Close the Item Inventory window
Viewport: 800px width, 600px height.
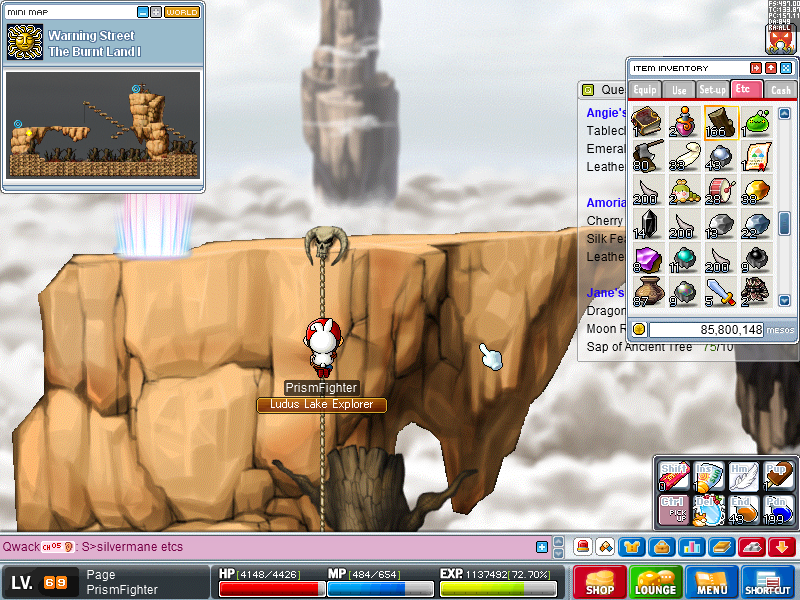coord(786,68)
